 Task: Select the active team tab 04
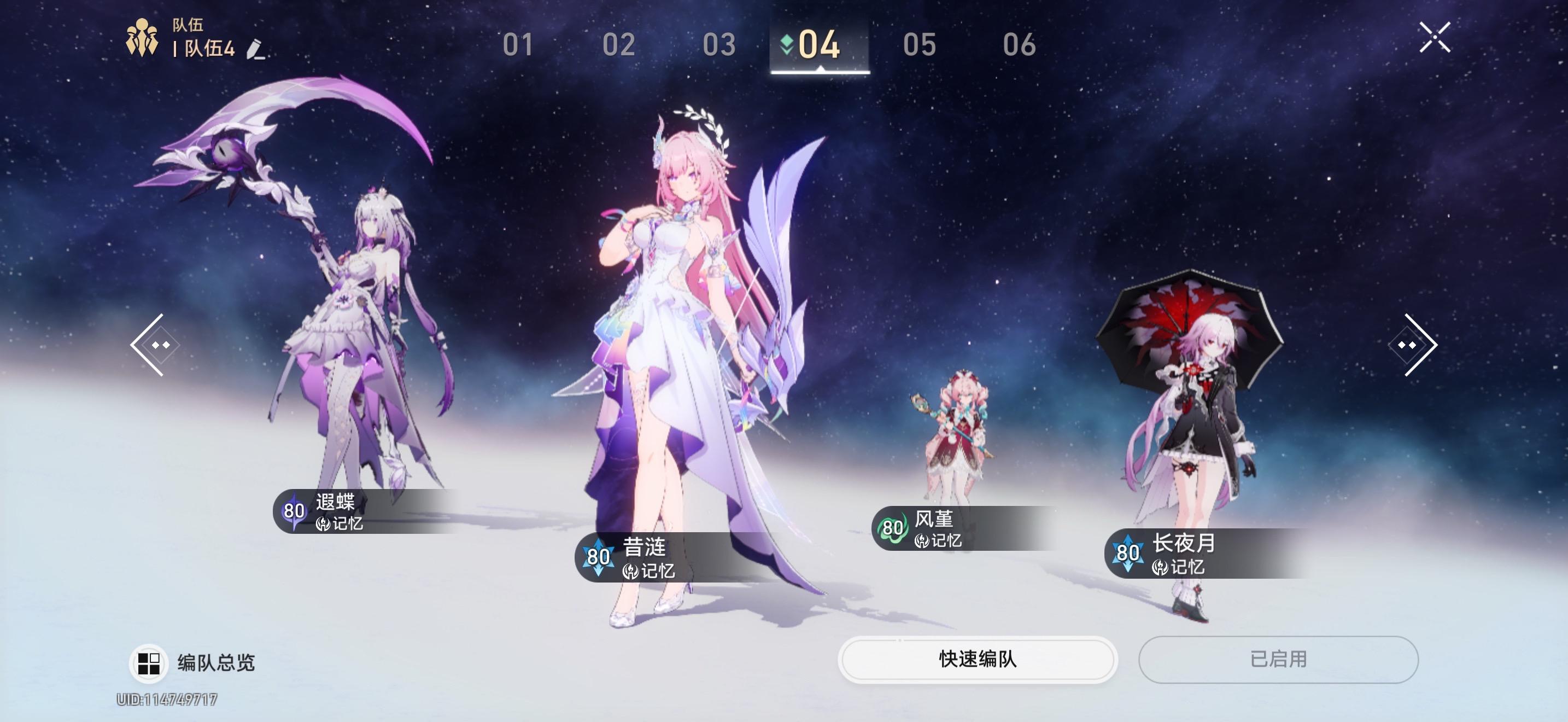pyautogui.click(x=818, y=45)
